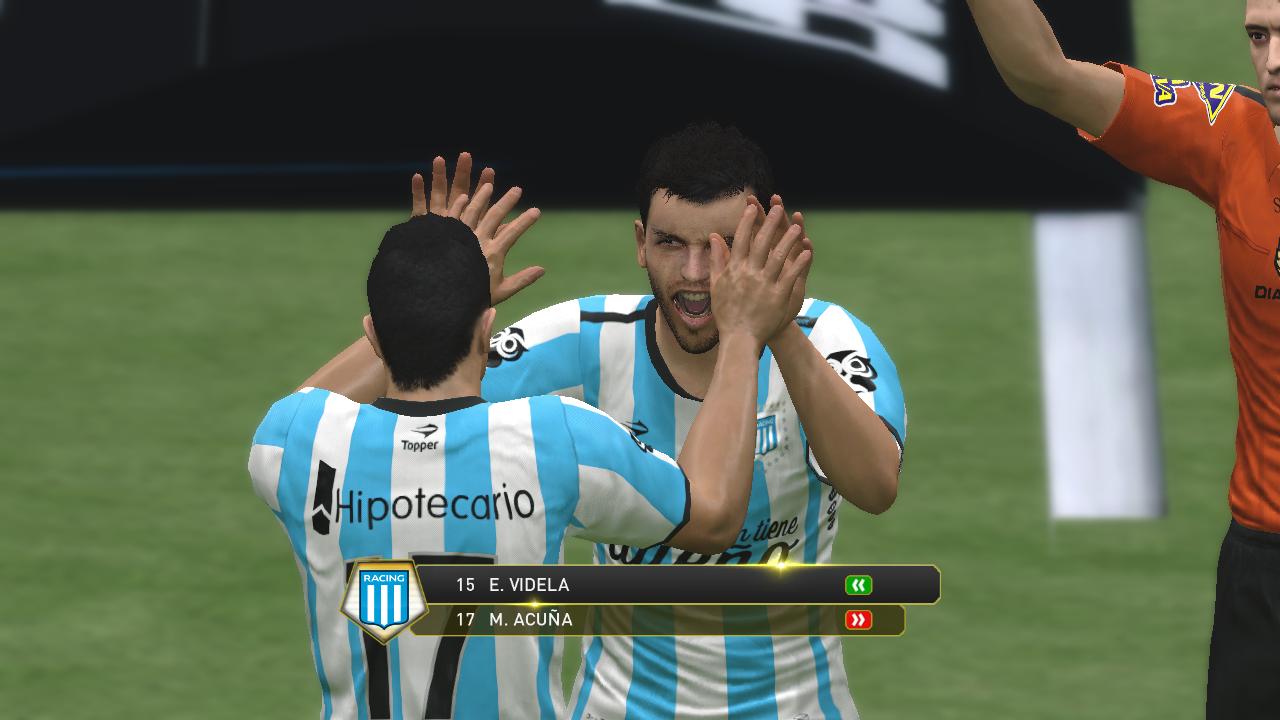1280x720 pixels.
Task: Click the red substitution-out arrow icon
Action: tap(858, 620)
